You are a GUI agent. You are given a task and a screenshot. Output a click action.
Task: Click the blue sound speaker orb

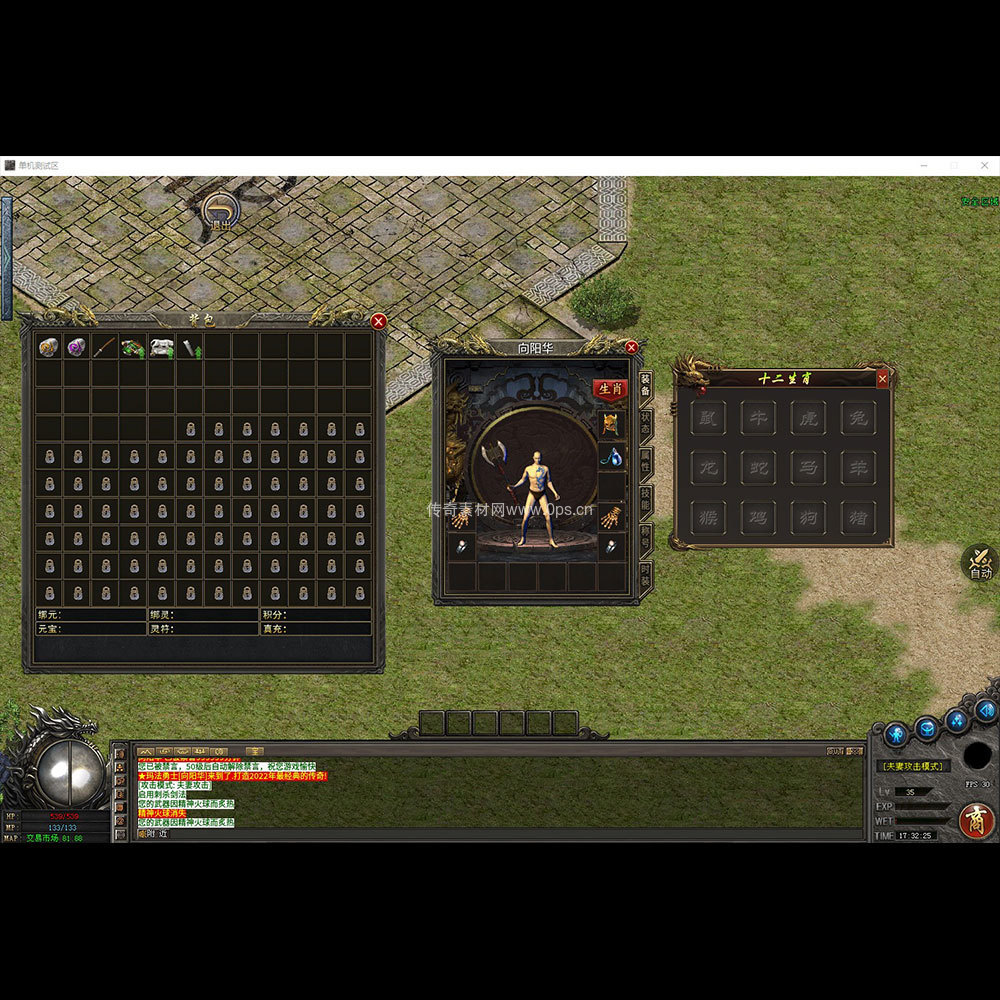pyautogui.click(x=986, y=710)
